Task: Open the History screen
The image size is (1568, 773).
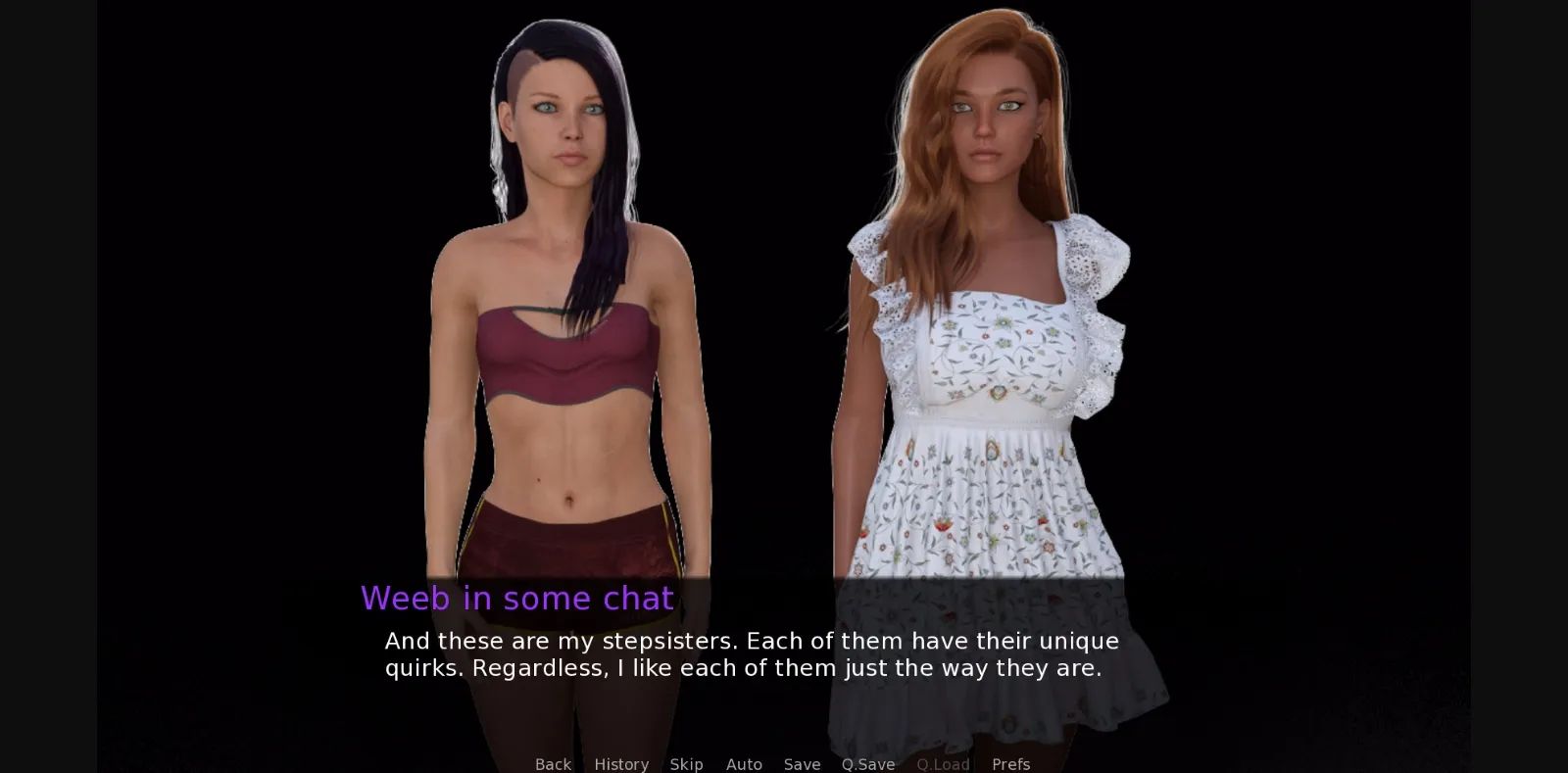Action: [621, 764]
